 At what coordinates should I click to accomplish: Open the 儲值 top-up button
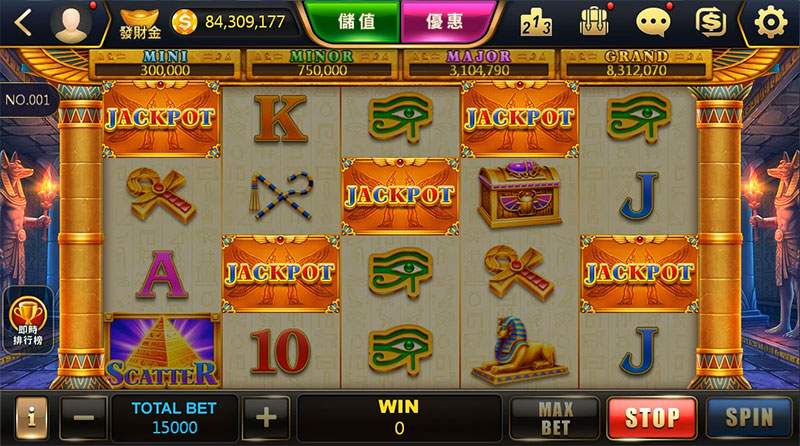358,20
